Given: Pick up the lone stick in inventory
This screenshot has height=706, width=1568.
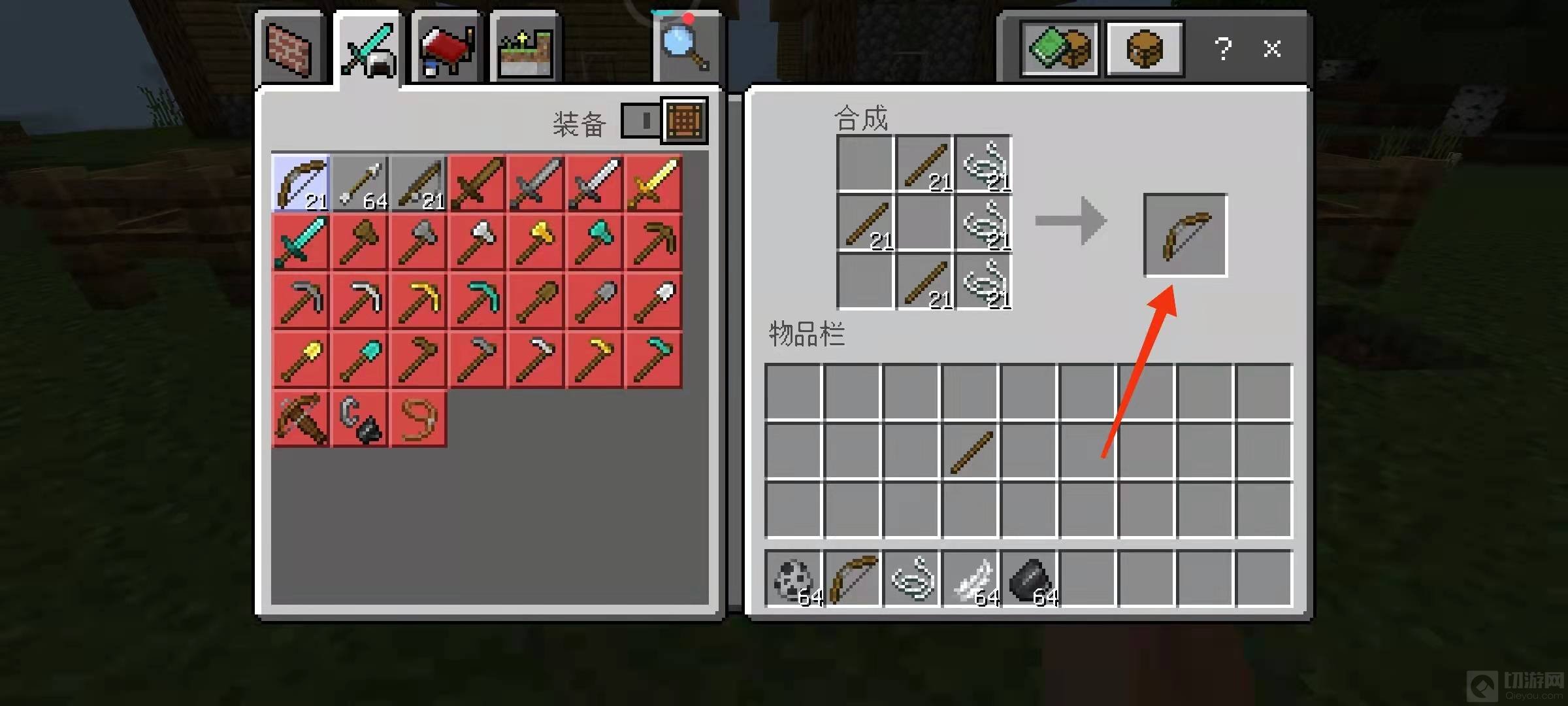Looking at the screenshot, I should click(x=970, y=452).
